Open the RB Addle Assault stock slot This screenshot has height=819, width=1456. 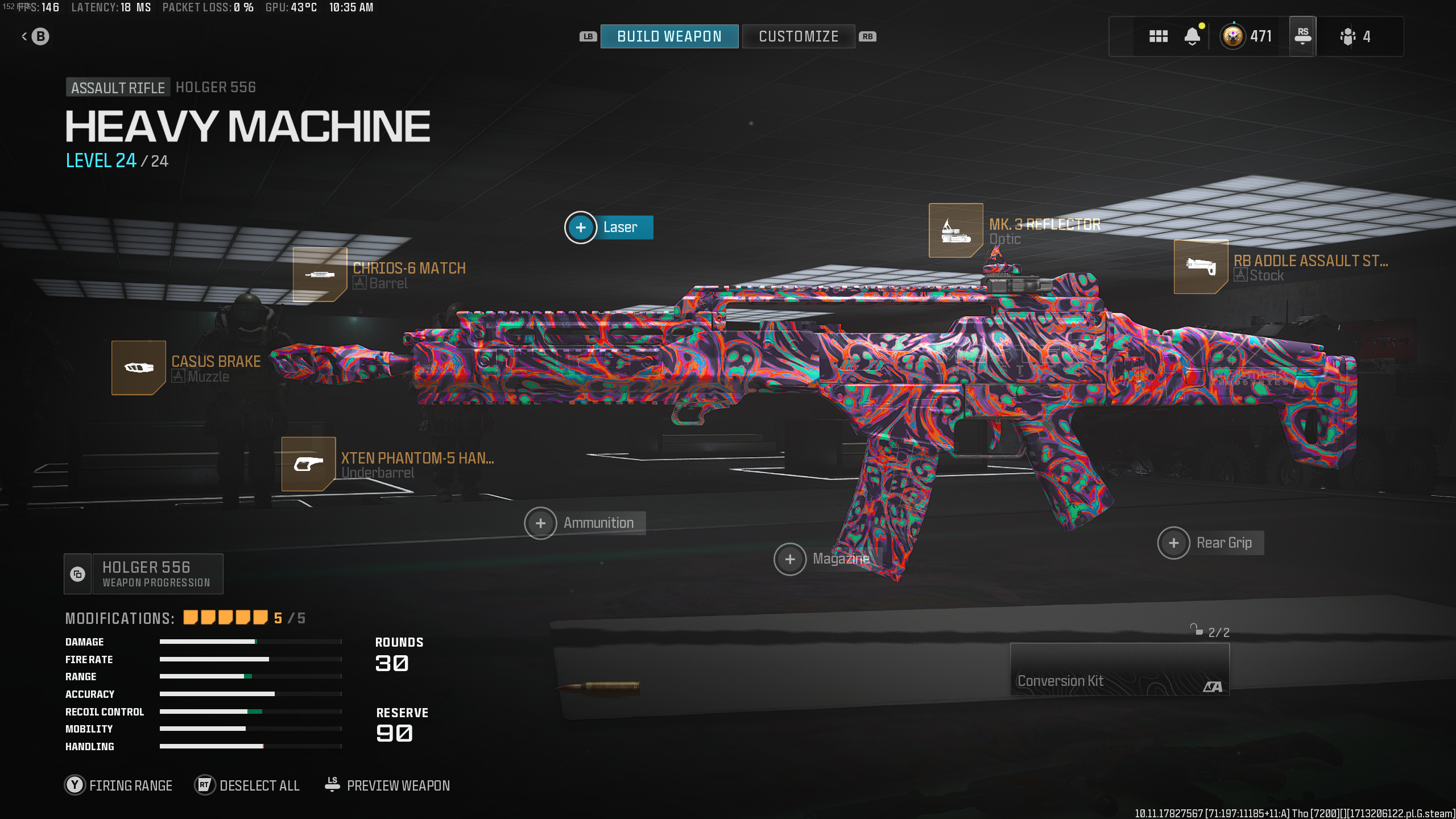(x=1201, y=267)
